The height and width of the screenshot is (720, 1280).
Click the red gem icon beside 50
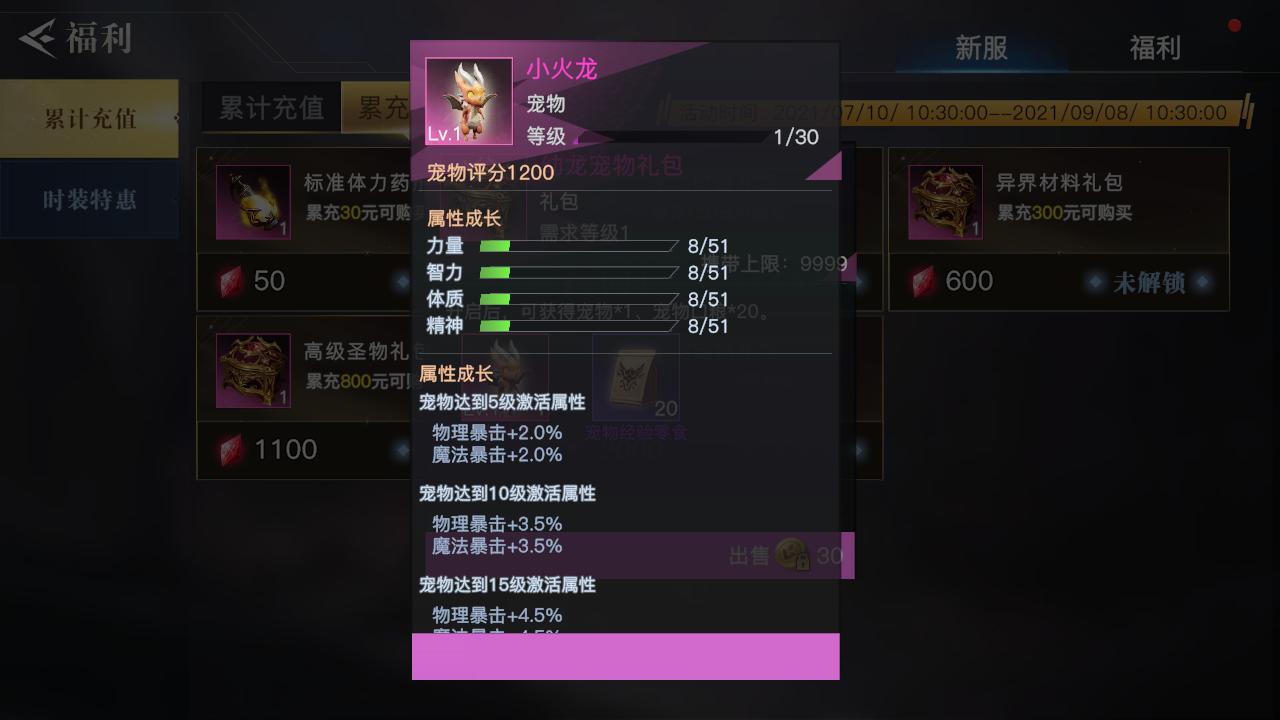point(228,281)
